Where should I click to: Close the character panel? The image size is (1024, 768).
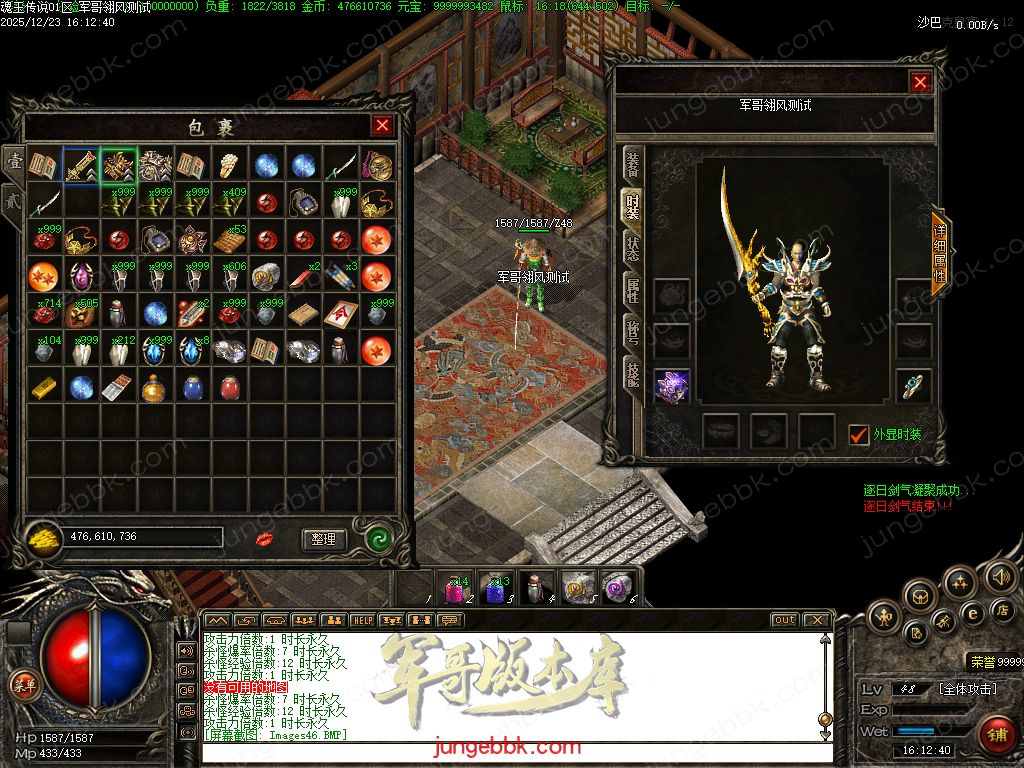coord(920,83)
